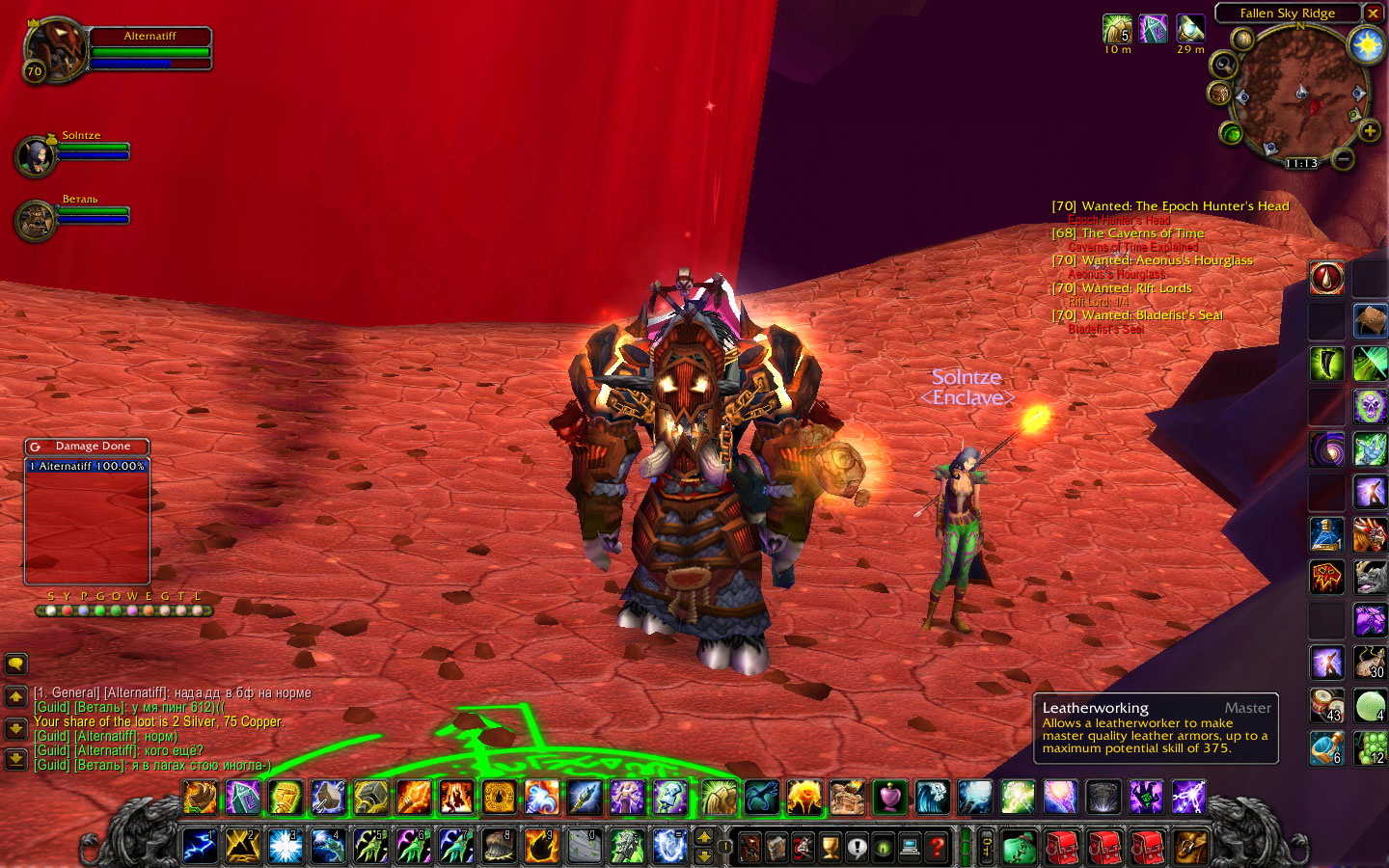This screenshot has height=868, width=1389.
Task: Click the sun day-night indicator on the minimap
Action: (1367, 44)
